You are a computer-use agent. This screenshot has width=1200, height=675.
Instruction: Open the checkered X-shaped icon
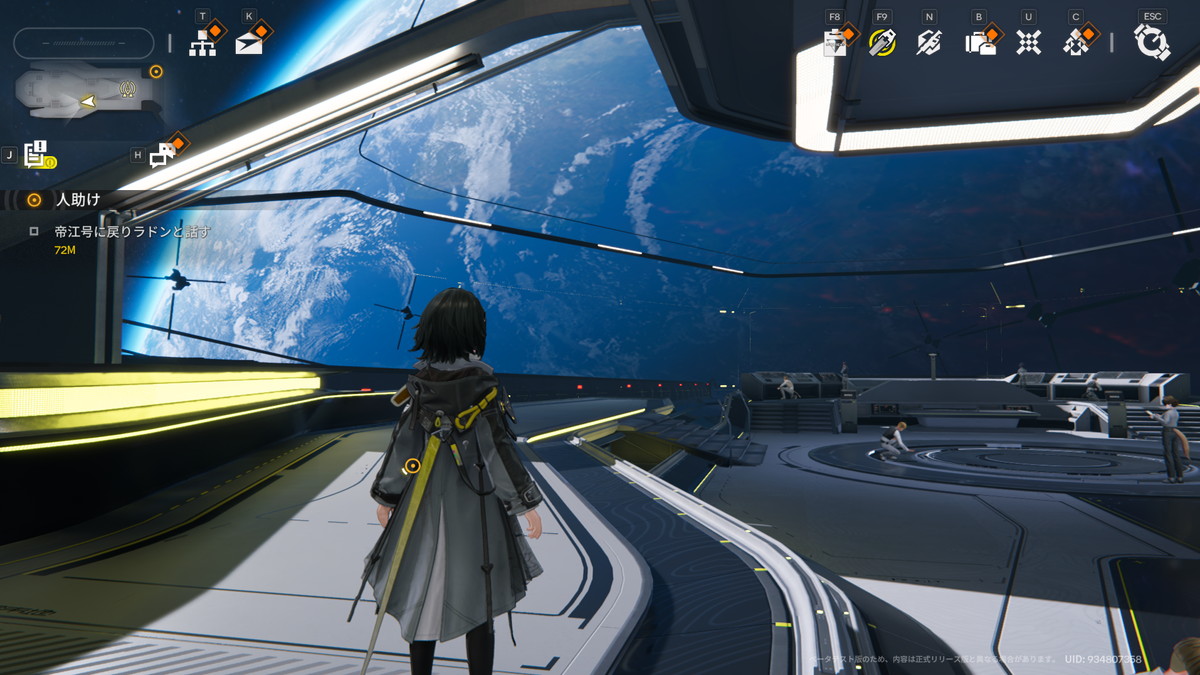1028,42
